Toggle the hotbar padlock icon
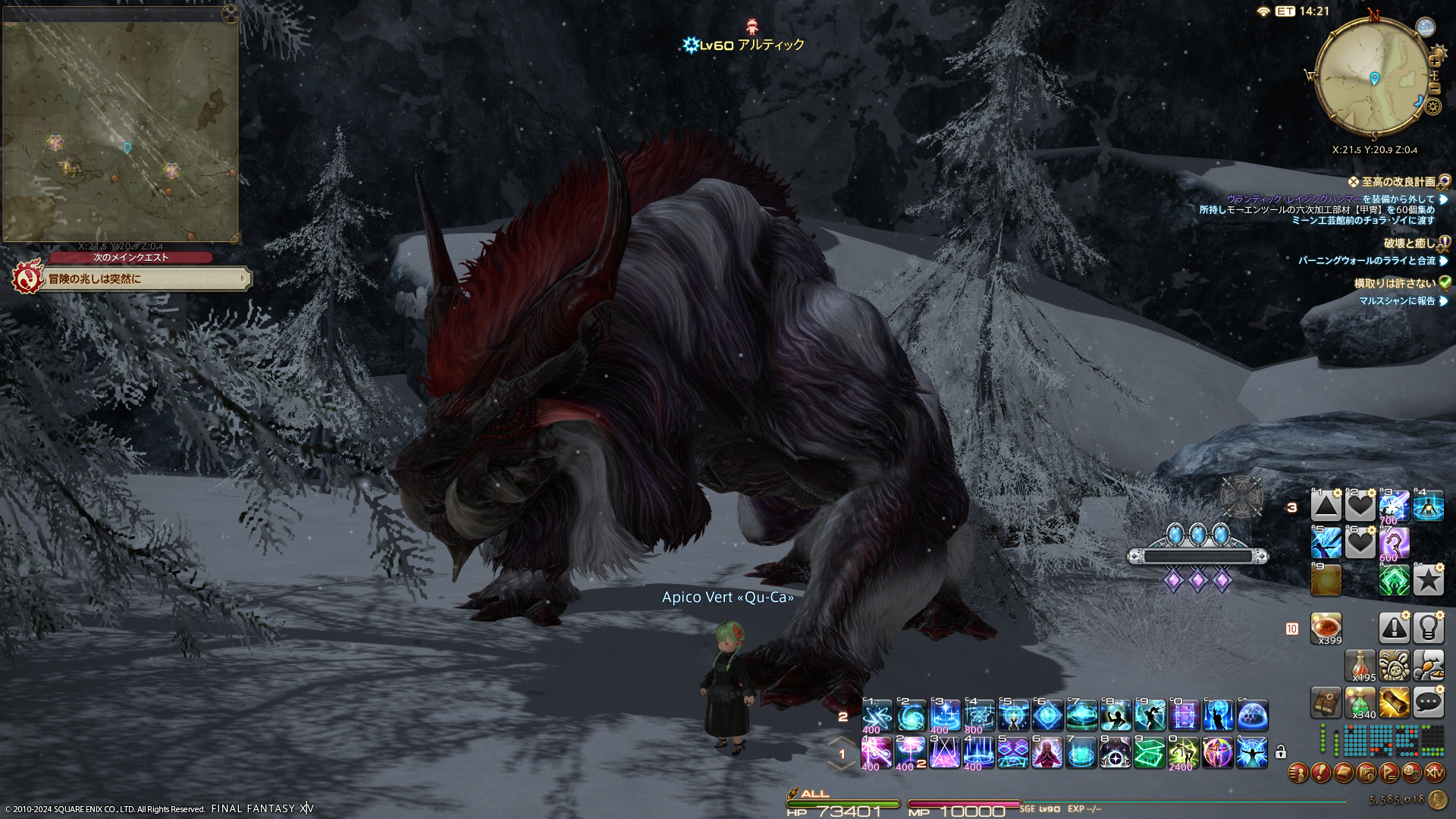The image size is (1456, 819). [x=1281, y=752]
